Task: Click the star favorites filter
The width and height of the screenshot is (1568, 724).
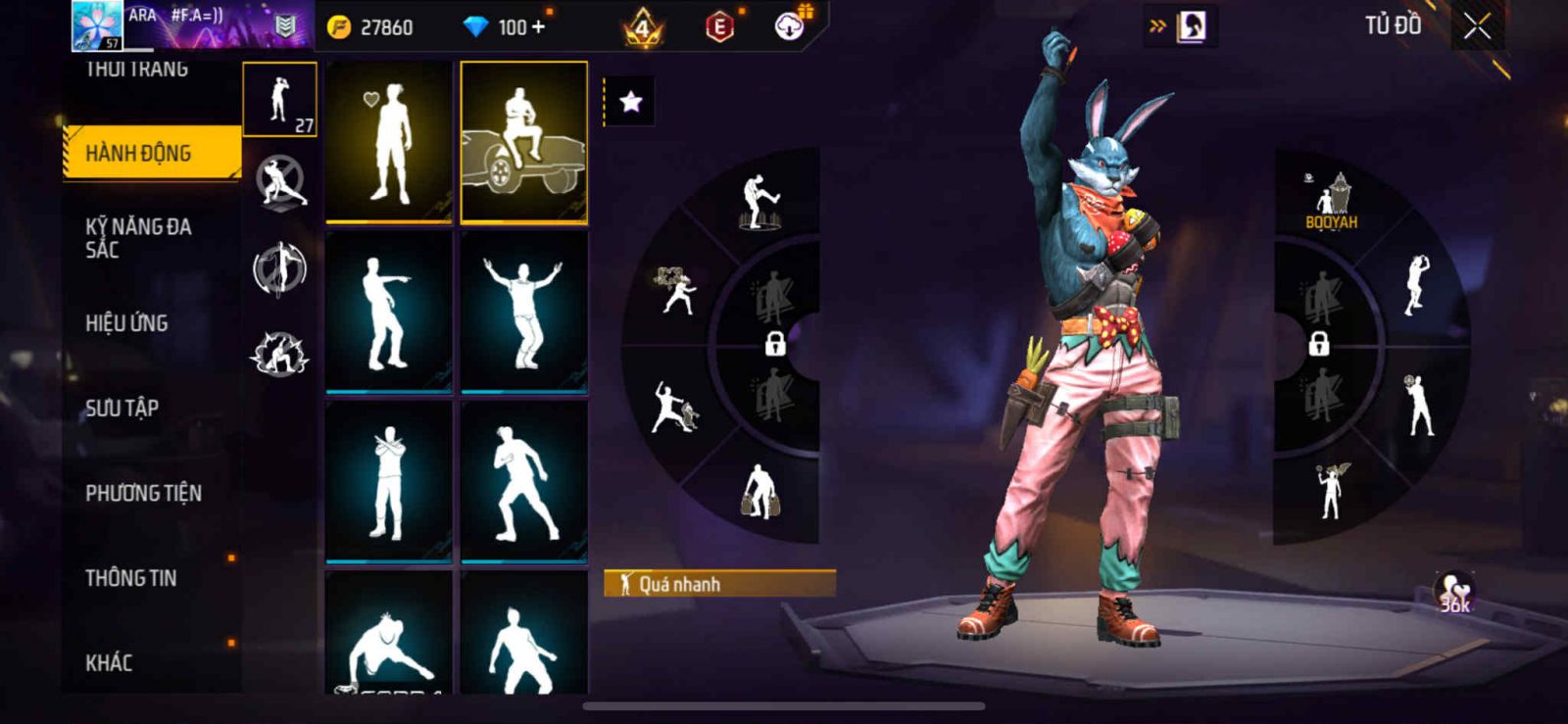Action: tap(630, 102)
